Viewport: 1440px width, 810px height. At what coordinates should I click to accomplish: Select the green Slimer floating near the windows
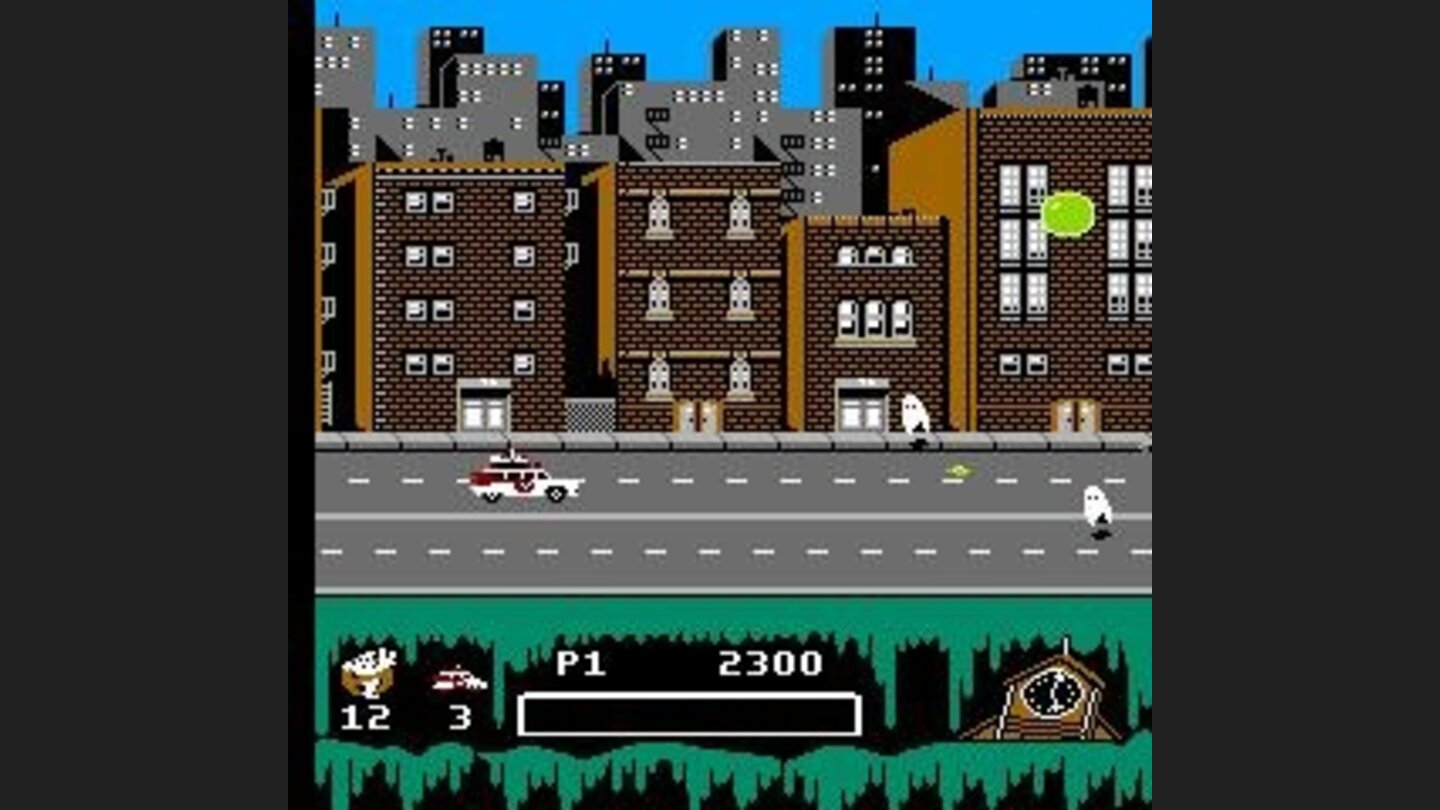coord(1068,212)
